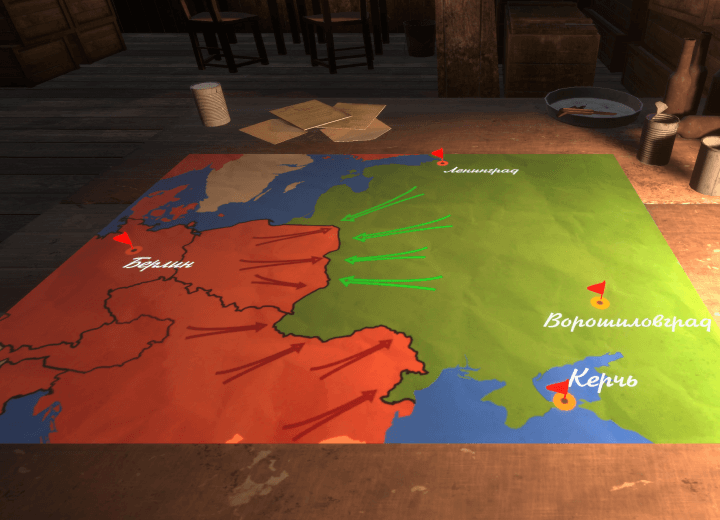
Task: Open the Ленинград mission location
Action: tap(441, 160)
